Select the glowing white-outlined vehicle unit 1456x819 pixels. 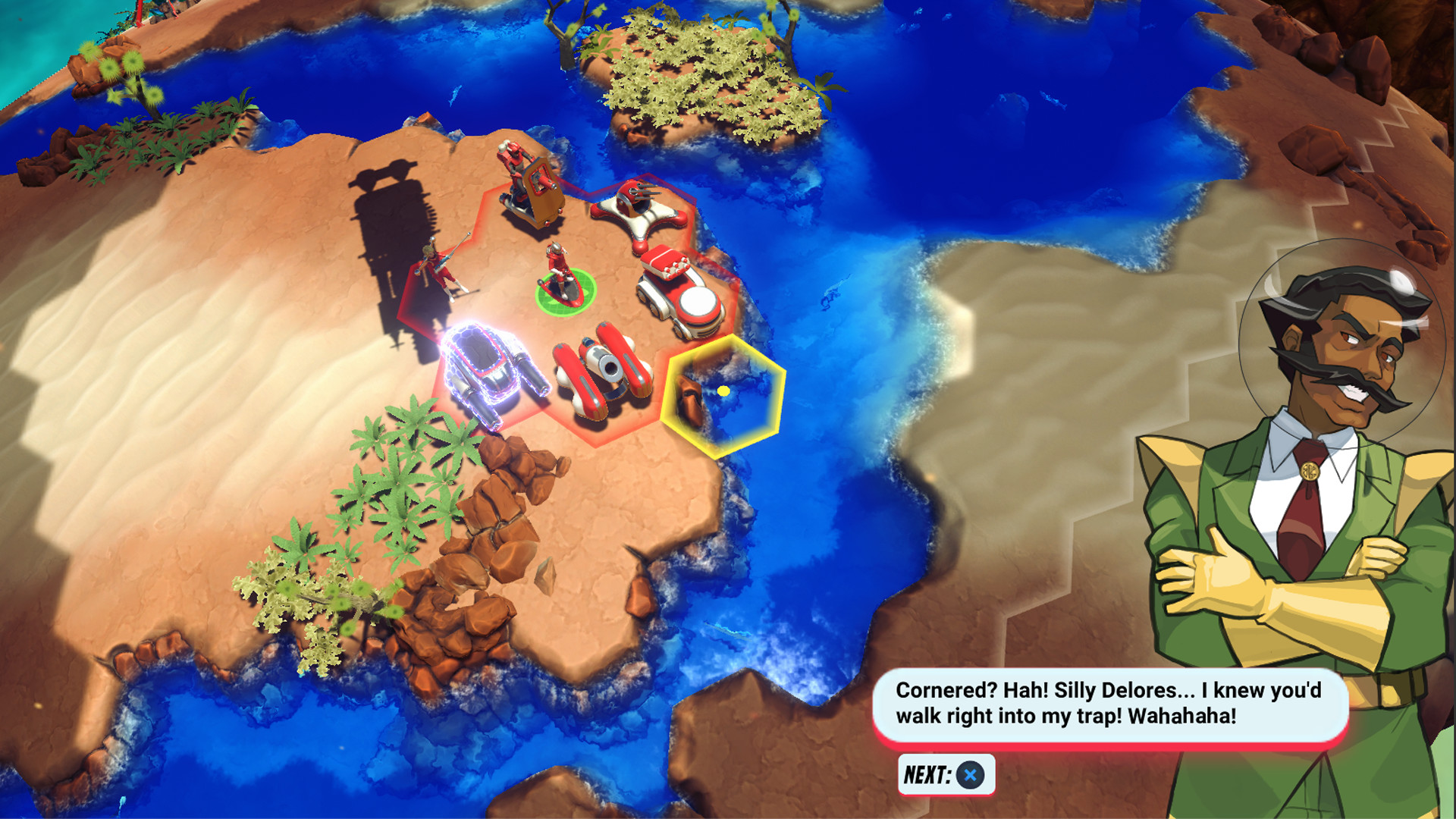pyautogui.click(x=491, y=372)
